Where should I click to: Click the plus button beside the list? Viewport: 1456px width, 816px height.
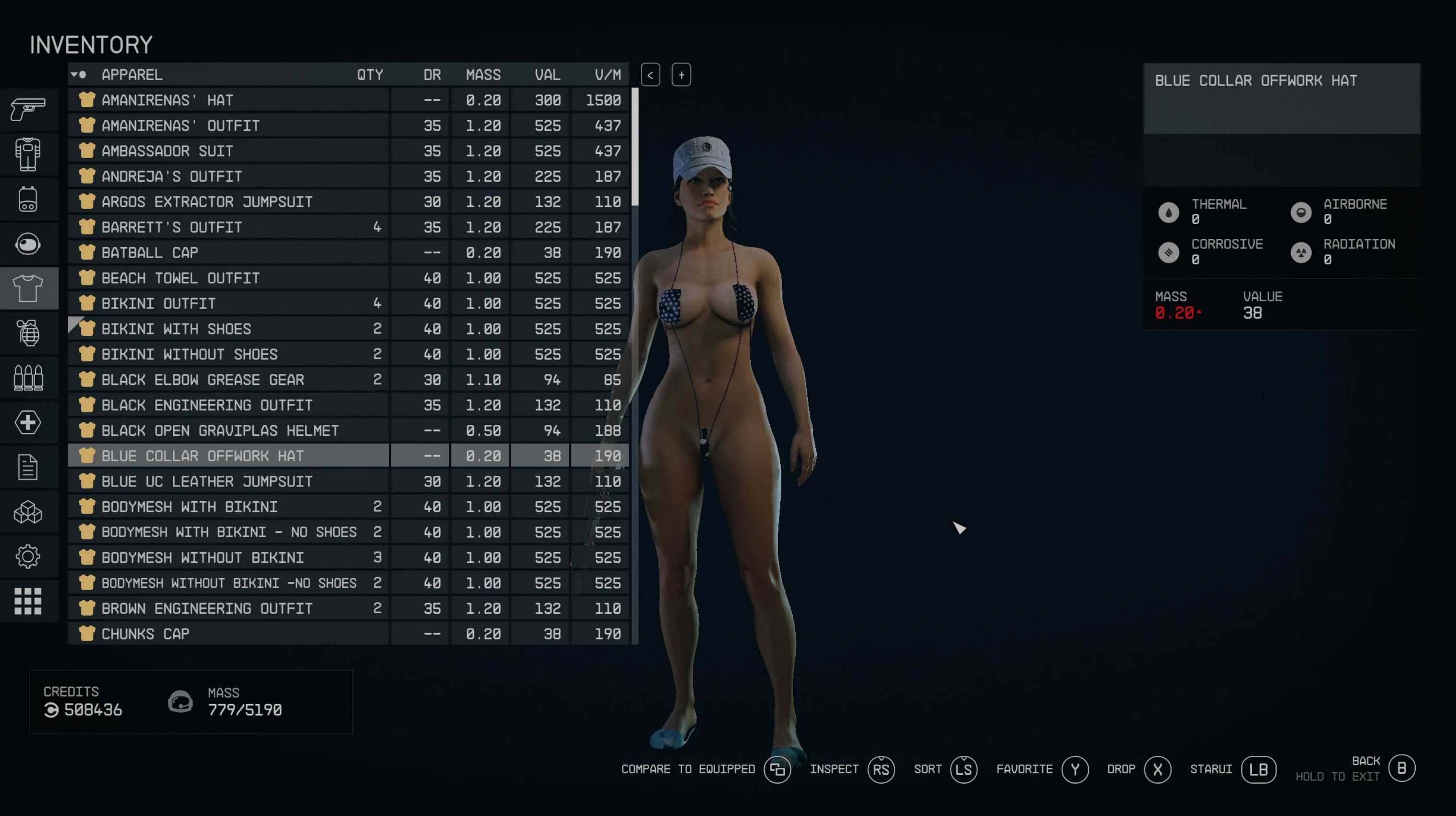(x=681, y=75)
